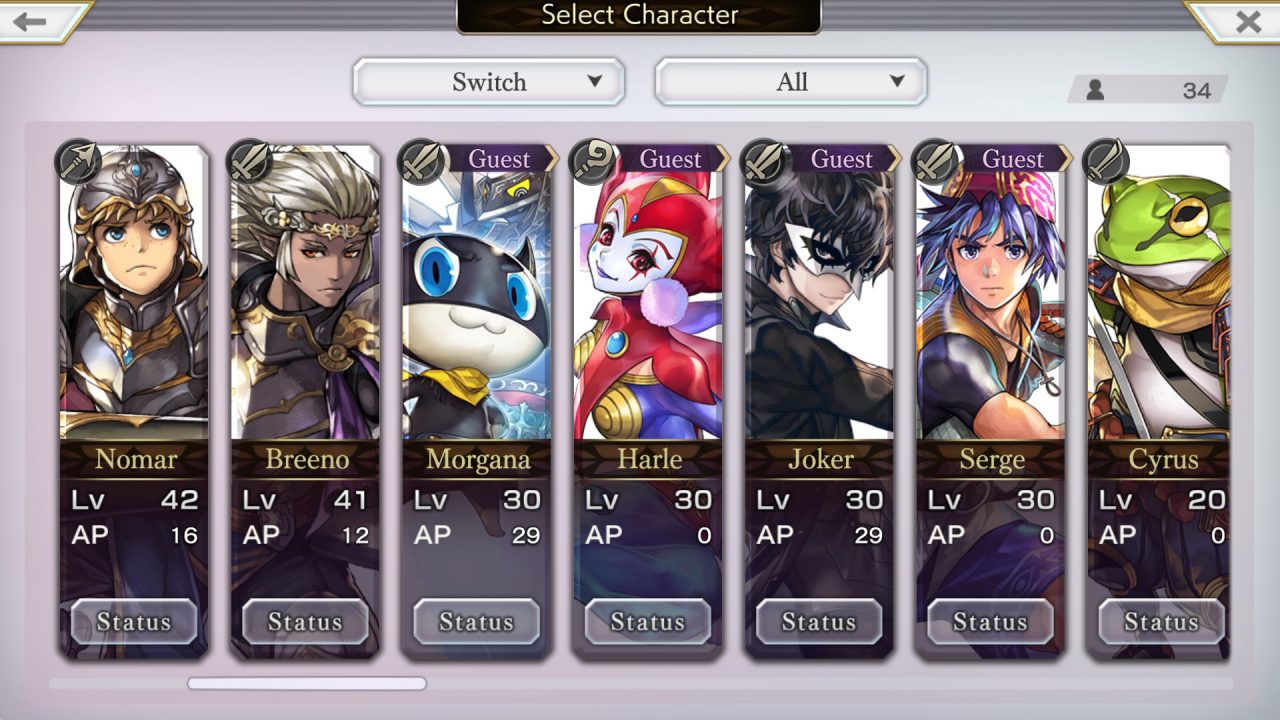Open Joker's Status screen

(819, 622)
